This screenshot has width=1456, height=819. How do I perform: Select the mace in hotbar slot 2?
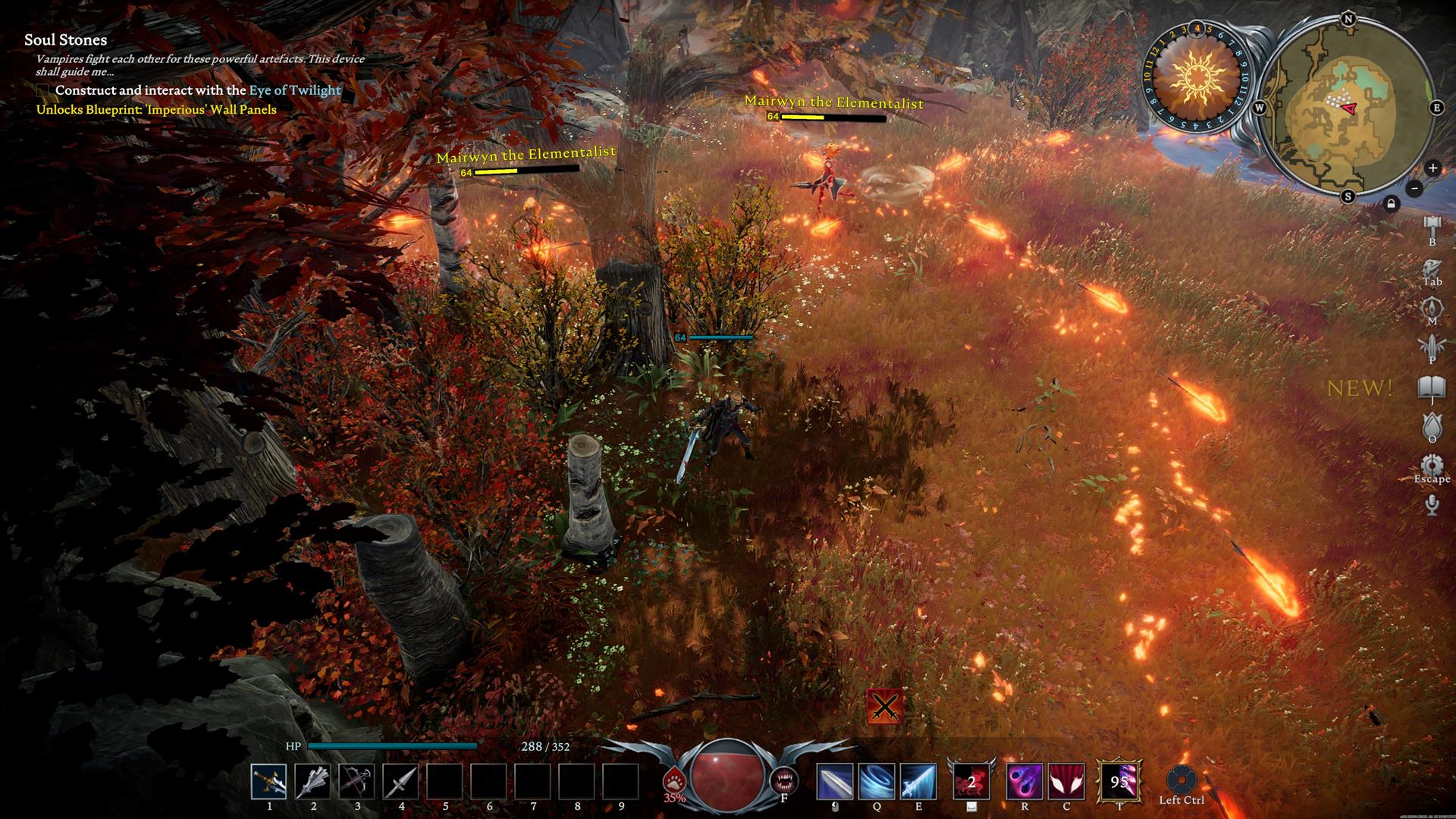coord(312,782)
